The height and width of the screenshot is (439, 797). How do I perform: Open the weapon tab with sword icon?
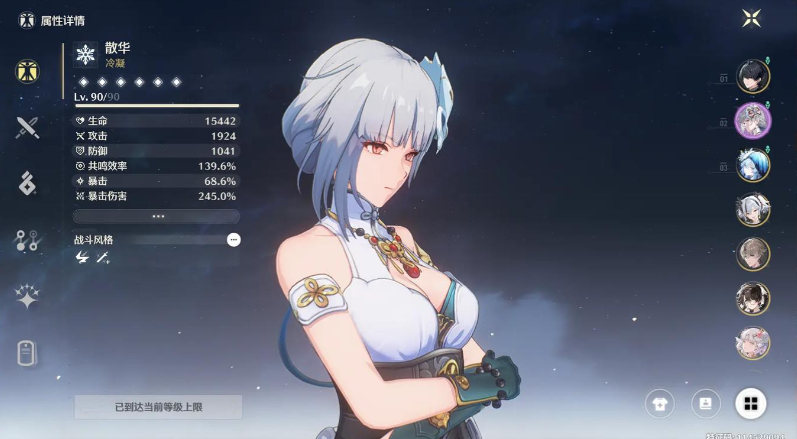click(x=27, y=127)
